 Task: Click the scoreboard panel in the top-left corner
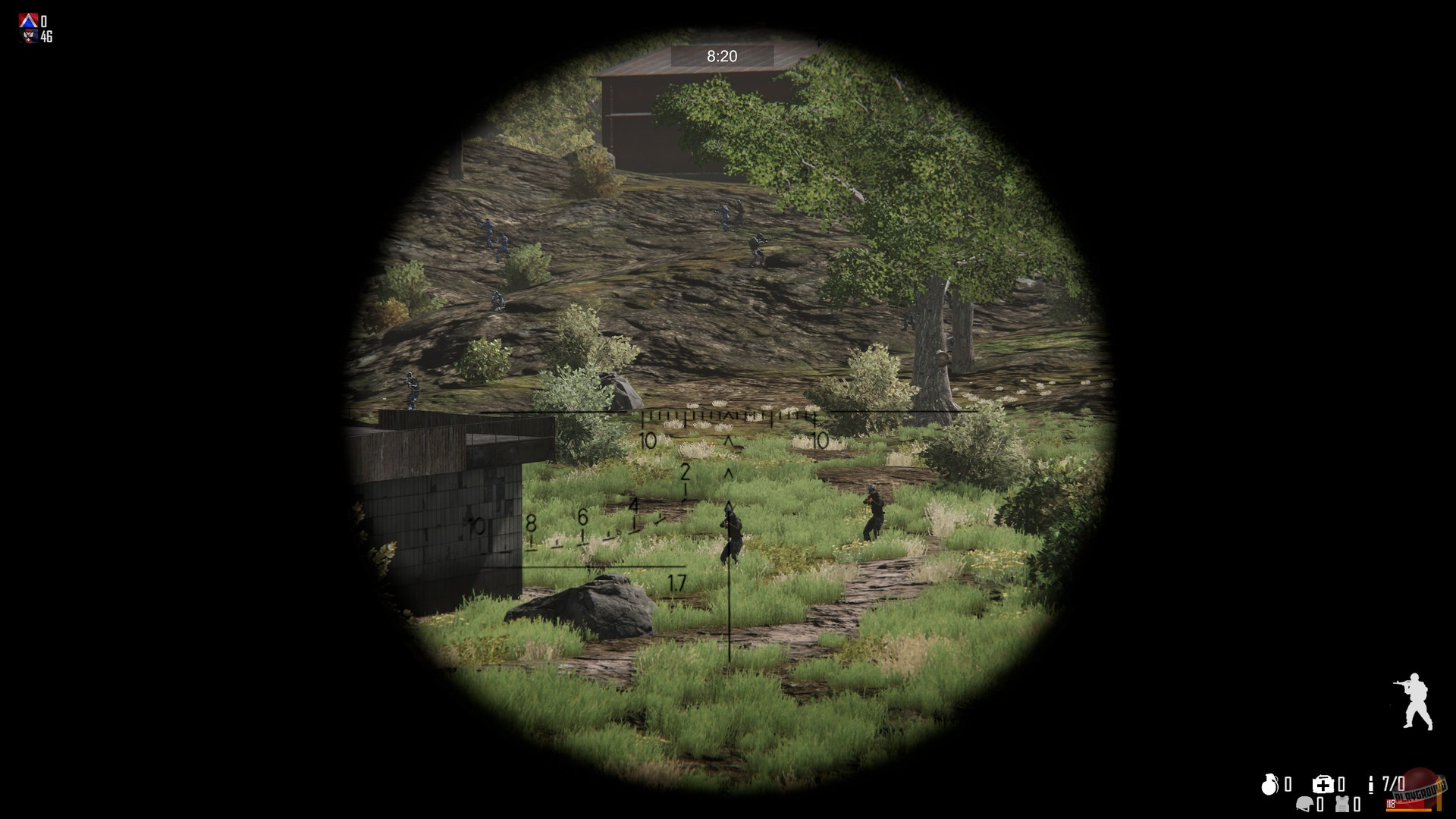point(34,27)
